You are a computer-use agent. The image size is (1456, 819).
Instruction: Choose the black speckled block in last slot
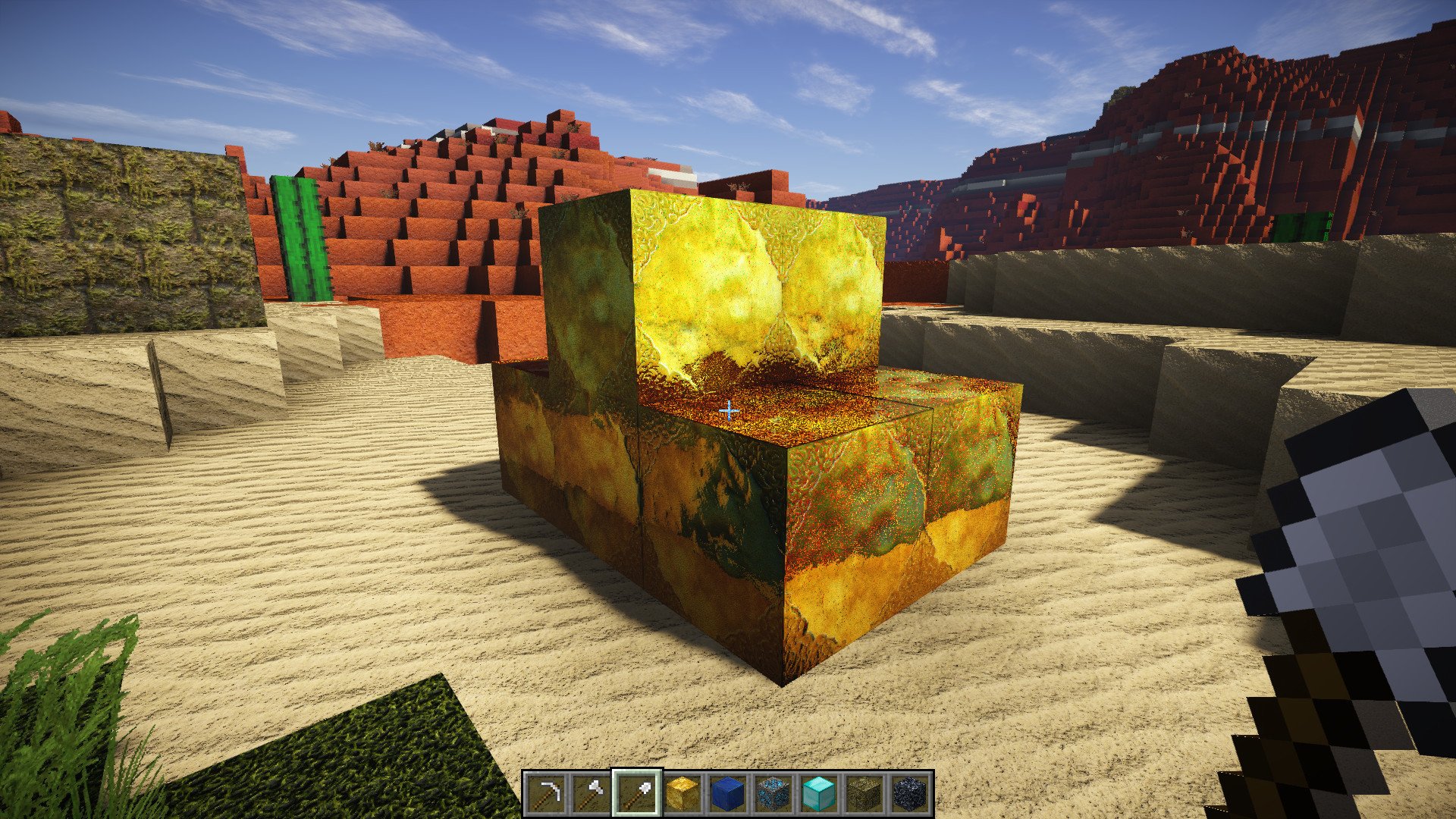(x=910, y=793)
